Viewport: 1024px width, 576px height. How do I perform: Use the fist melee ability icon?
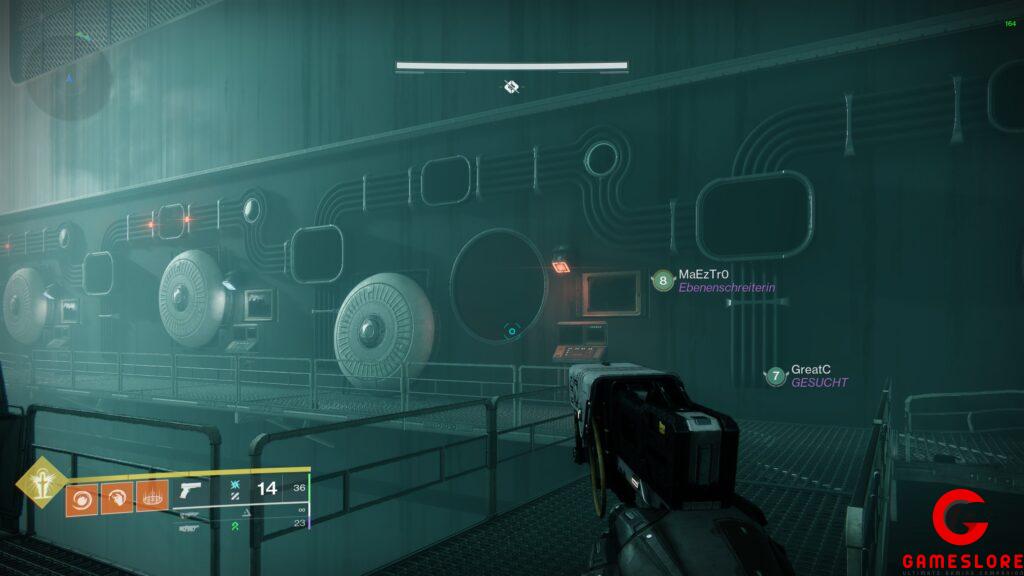coord(117,496)
